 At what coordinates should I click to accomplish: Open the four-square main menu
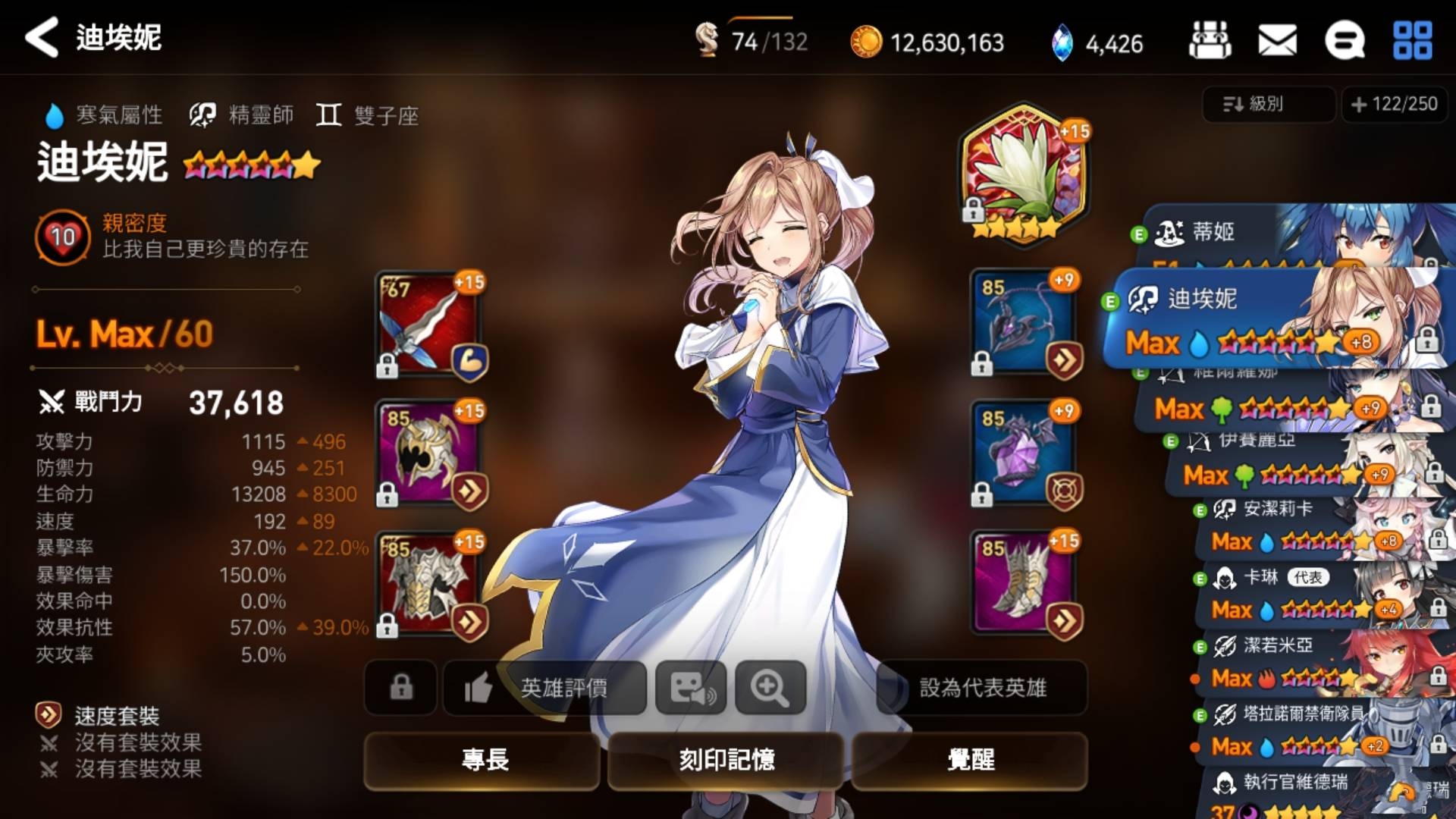pos(1412,40)
